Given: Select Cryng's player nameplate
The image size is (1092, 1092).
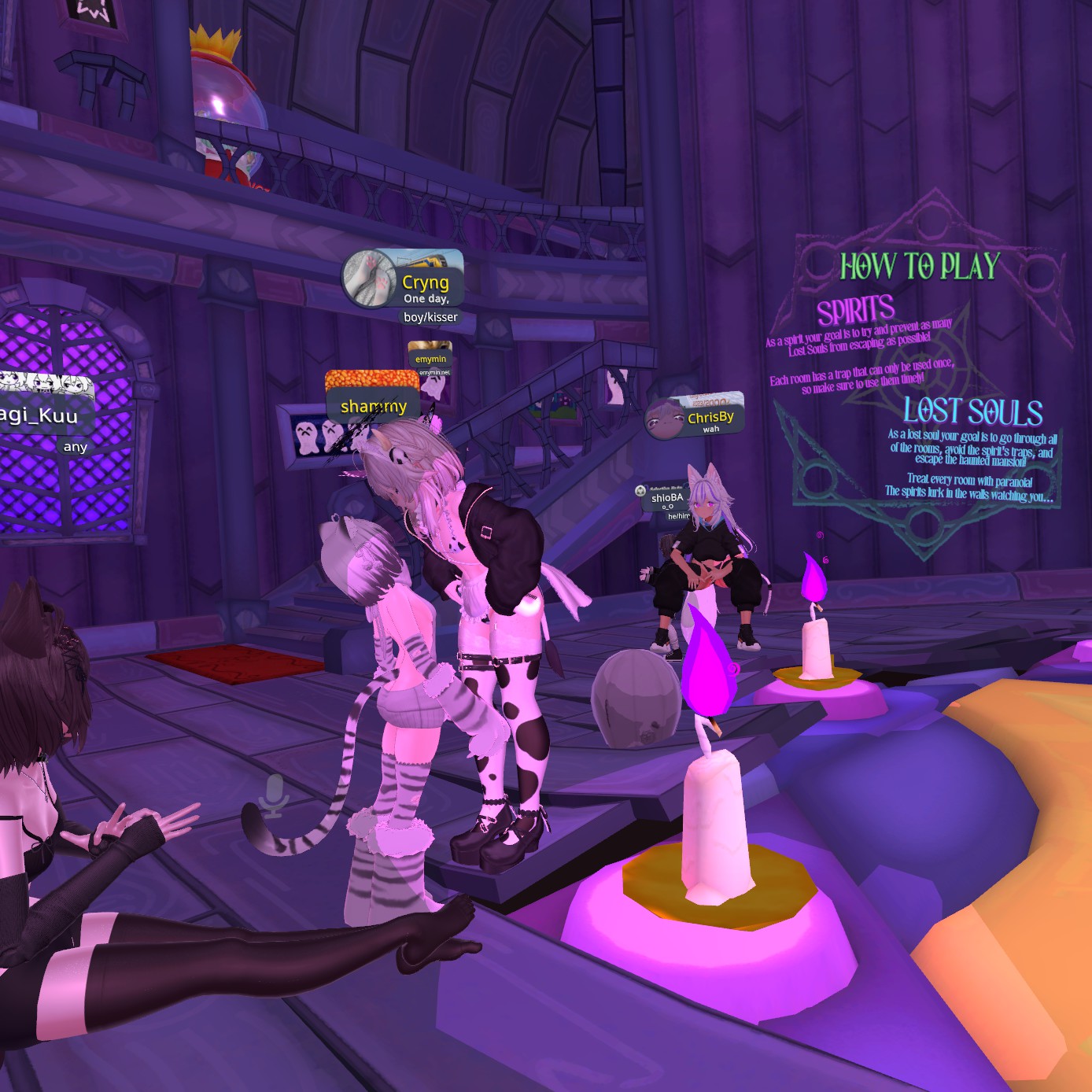Looking at the screenshot, I should point(425,282).
